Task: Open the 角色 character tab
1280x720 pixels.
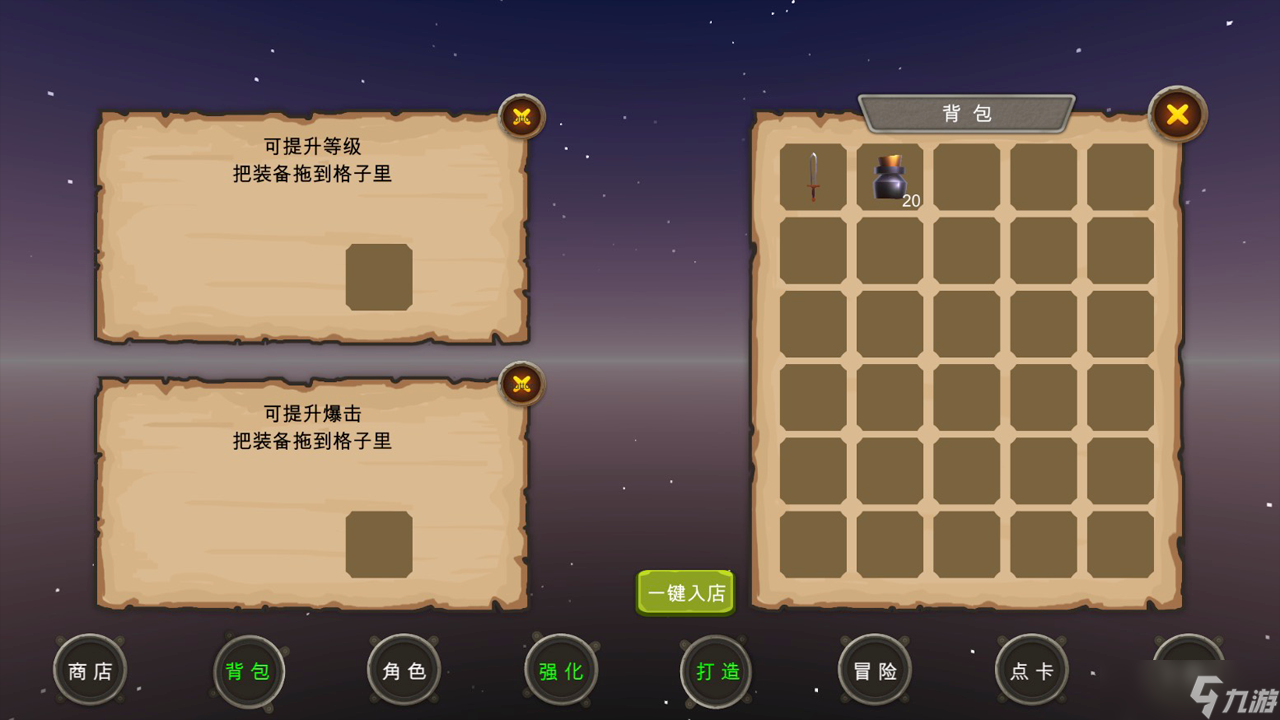Action: pyautogui.click(x=402, y=671)
